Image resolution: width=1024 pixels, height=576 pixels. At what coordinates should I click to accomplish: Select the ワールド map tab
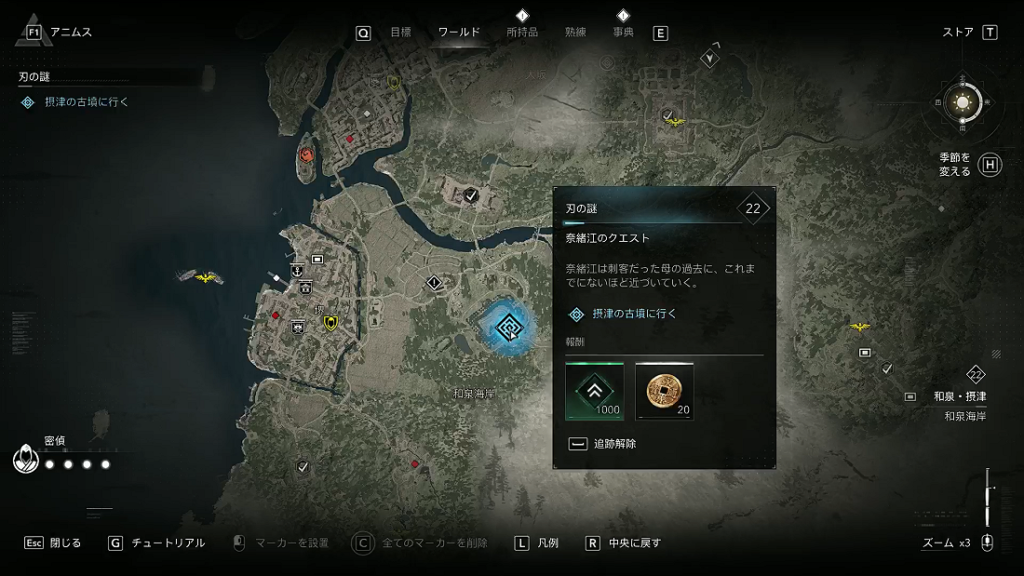[459, 32]
